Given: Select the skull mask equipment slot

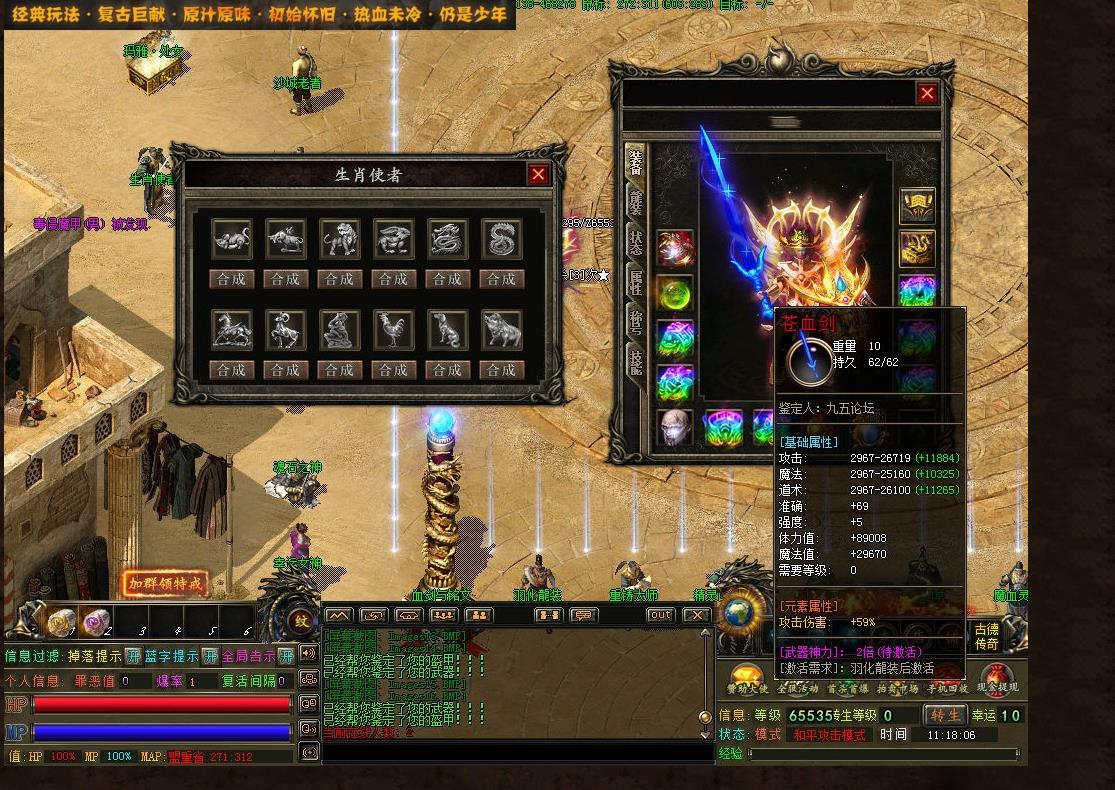Looking at the screenshot, I should tap(675, 427).
